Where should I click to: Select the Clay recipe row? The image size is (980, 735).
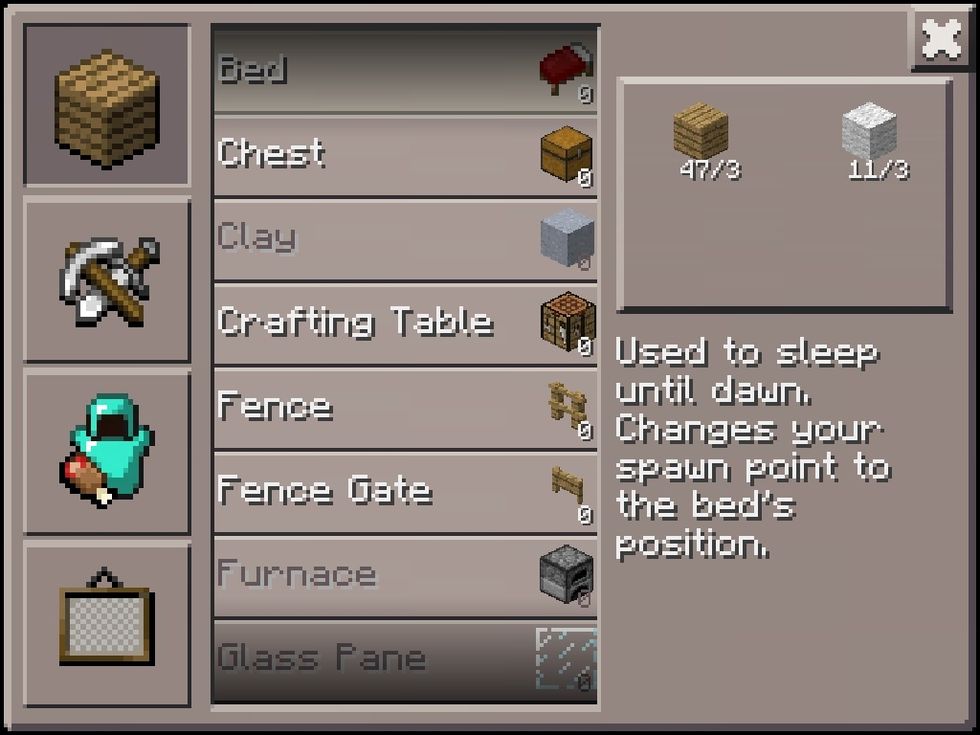click(x=405, y=239)
